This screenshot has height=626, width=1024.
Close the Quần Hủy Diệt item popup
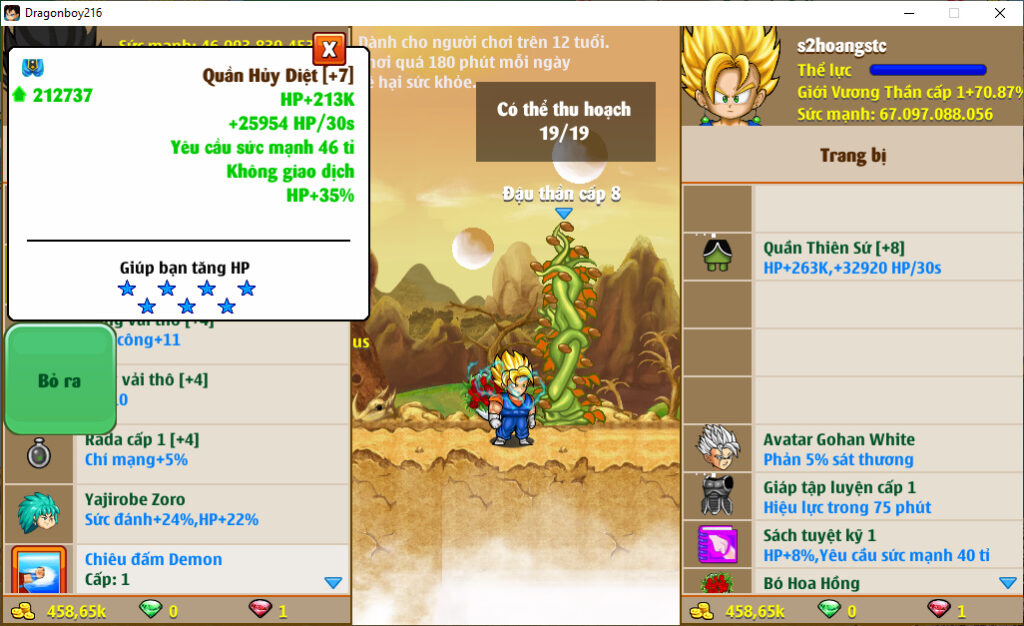click(x=329, y=49)
